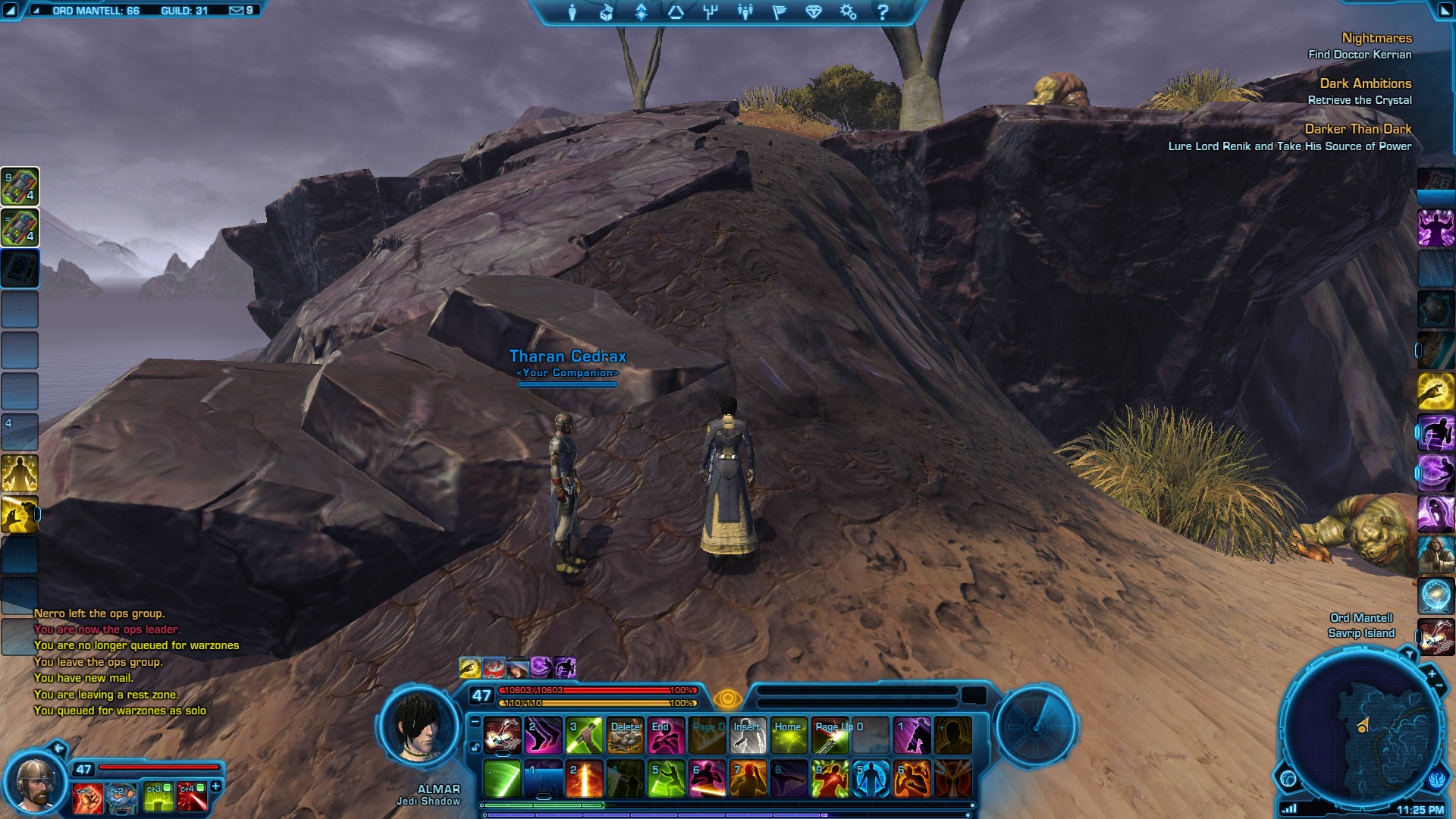Zoom in the minimap with the plus button
Image resolution: width=1456 pixels, height=819 pixels.
1431,674
